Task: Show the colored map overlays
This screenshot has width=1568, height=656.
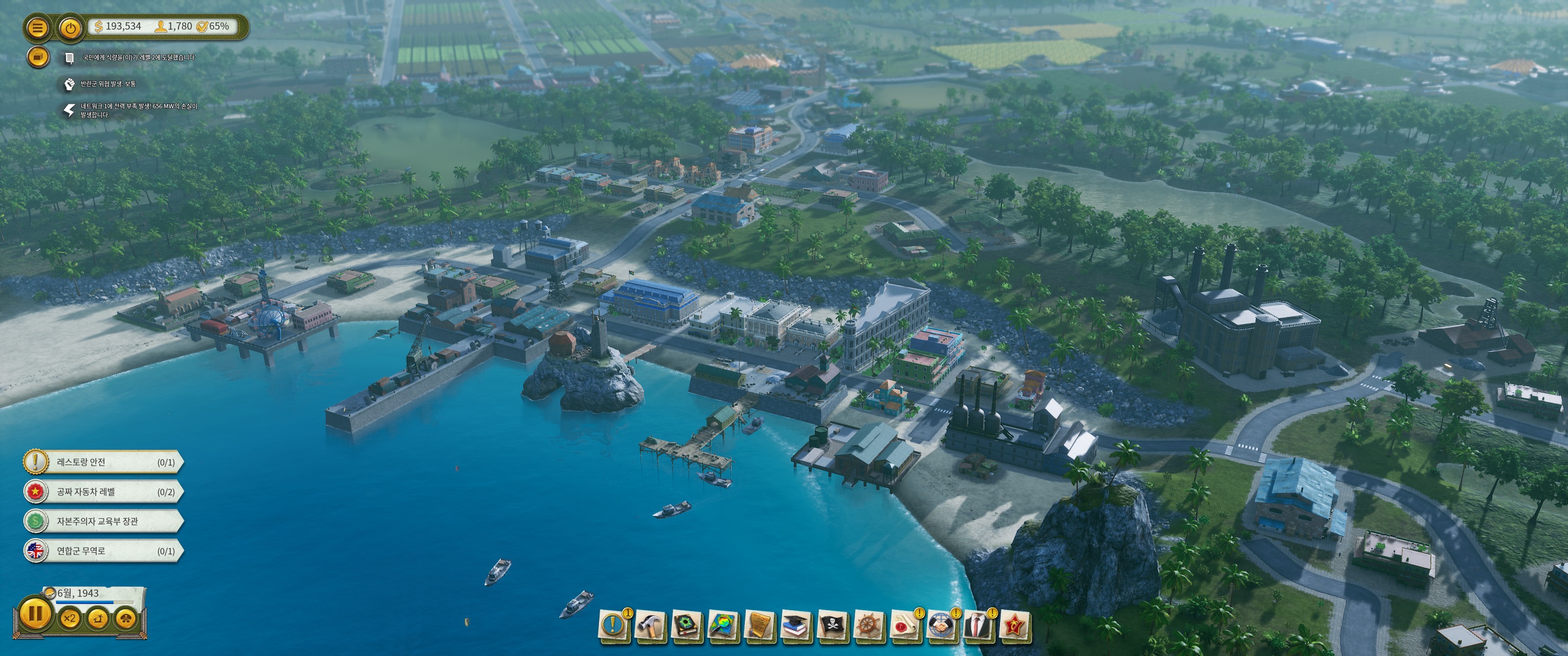Action: (x=723, y=625)
